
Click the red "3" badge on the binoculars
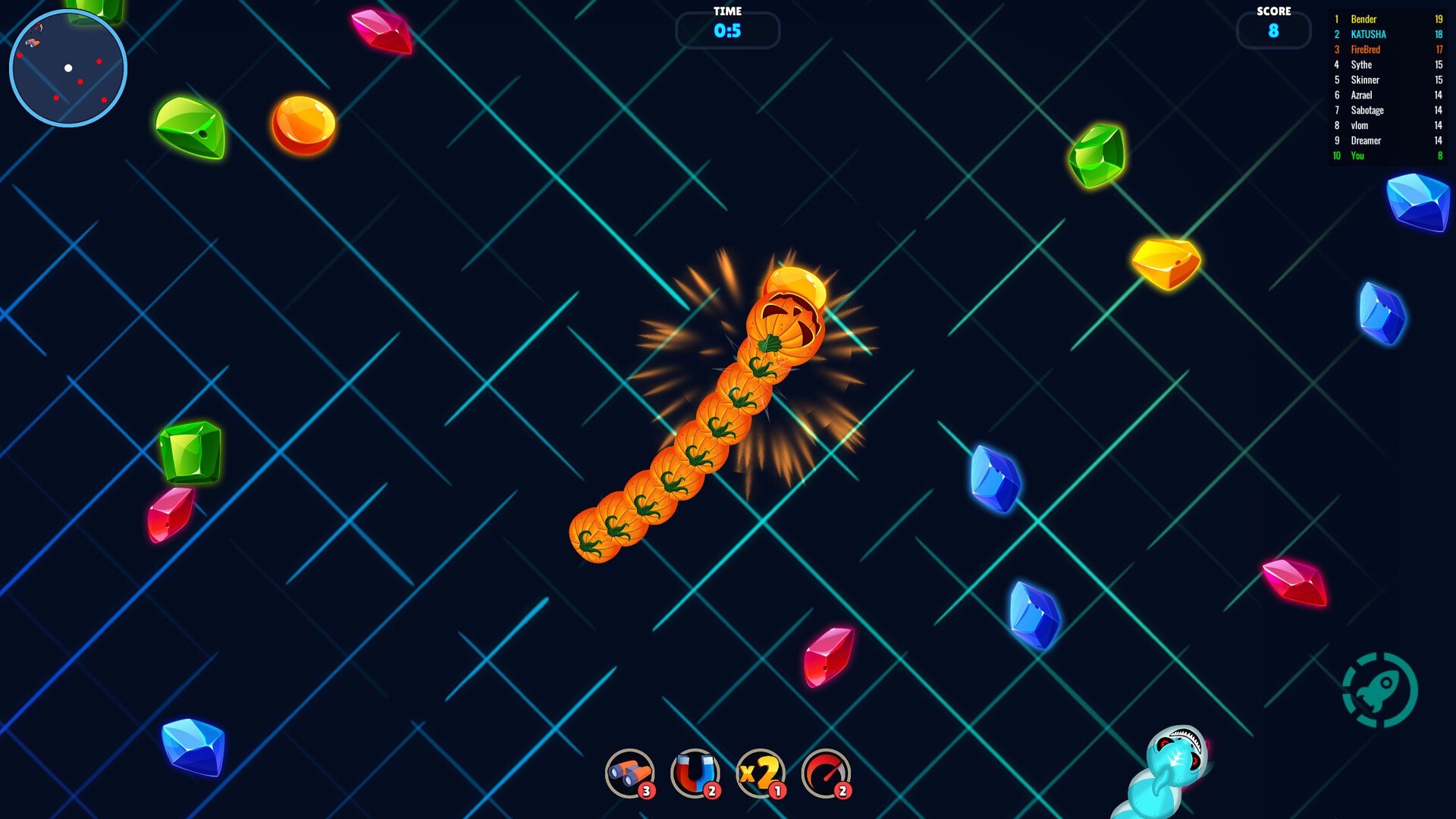[x=646, y=791]
